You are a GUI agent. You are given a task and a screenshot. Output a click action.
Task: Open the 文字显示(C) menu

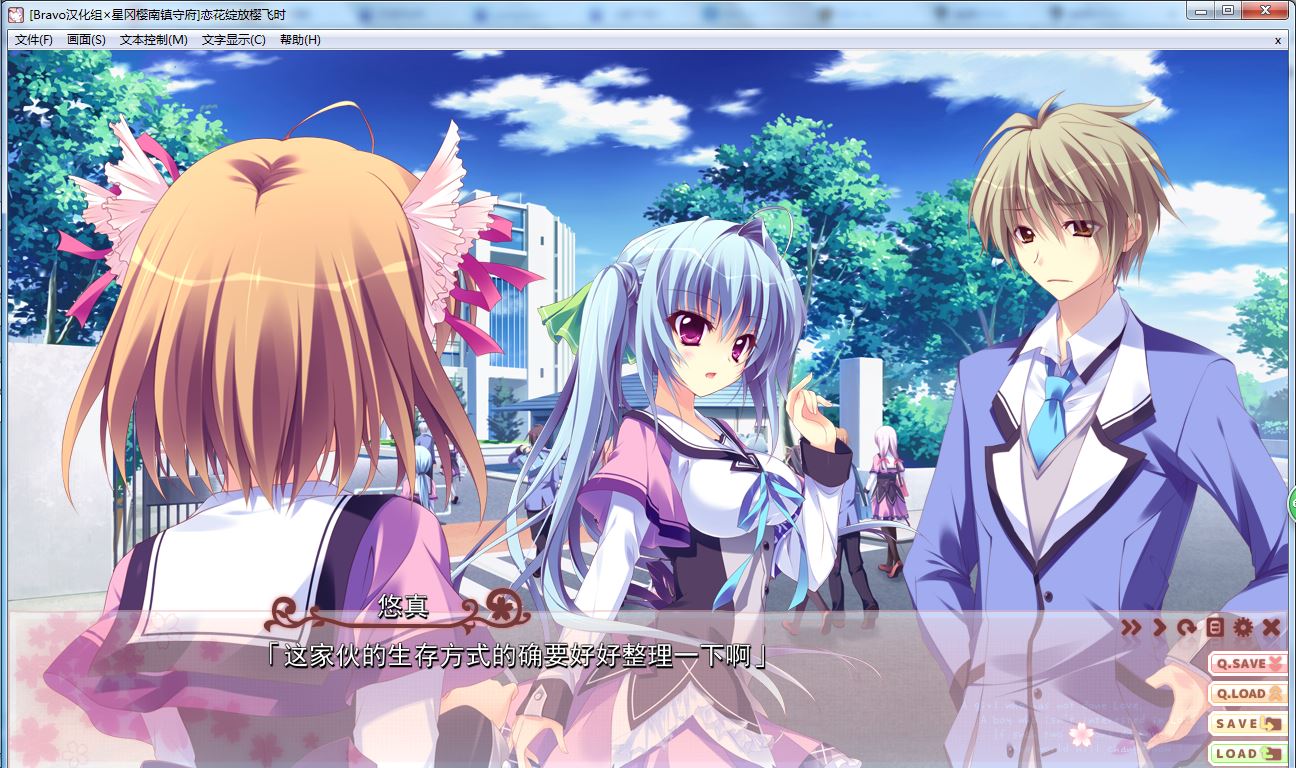pyautogui.click(x=233, y=40)
